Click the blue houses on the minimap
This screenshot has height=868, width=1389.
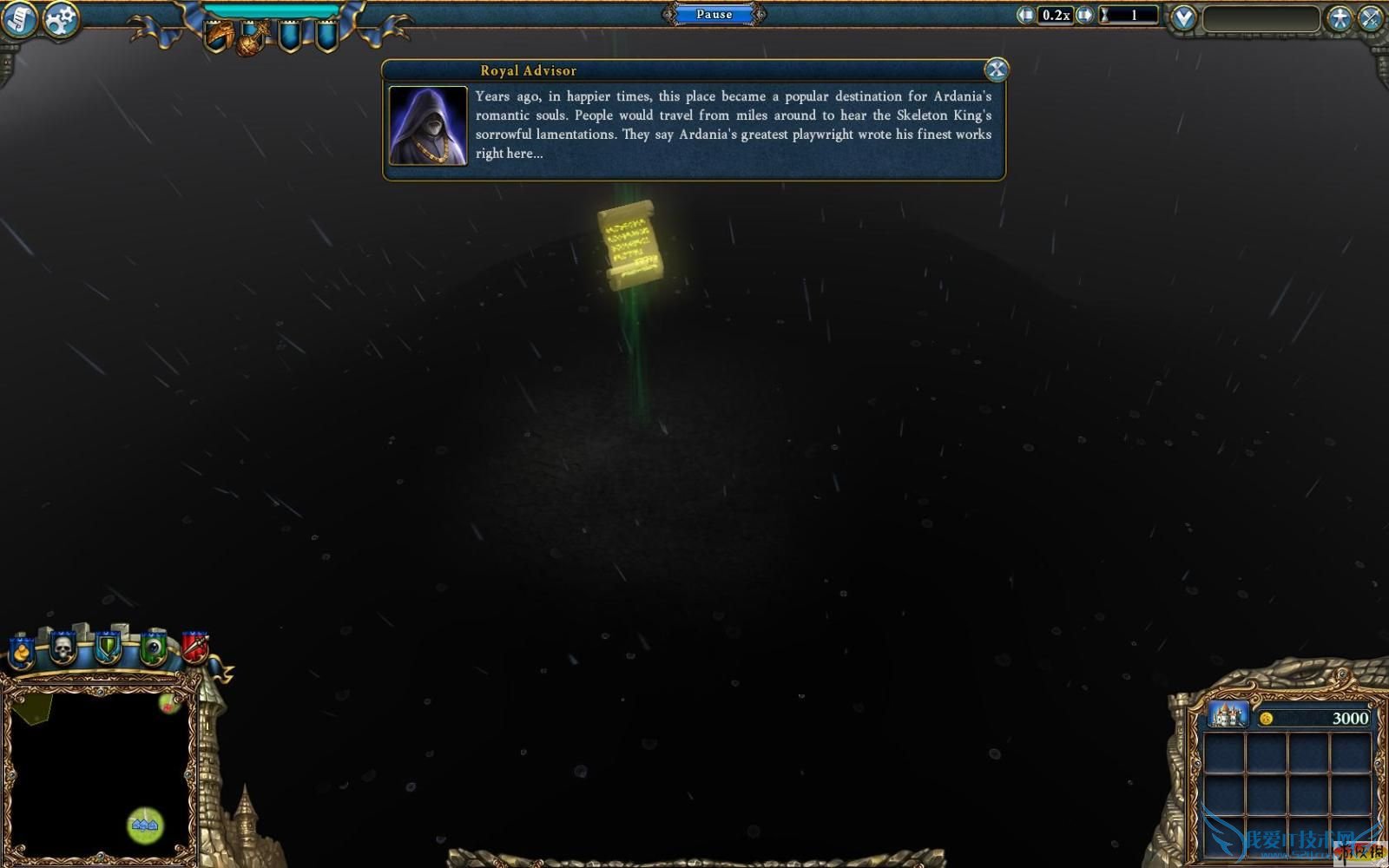pos(145,825)
